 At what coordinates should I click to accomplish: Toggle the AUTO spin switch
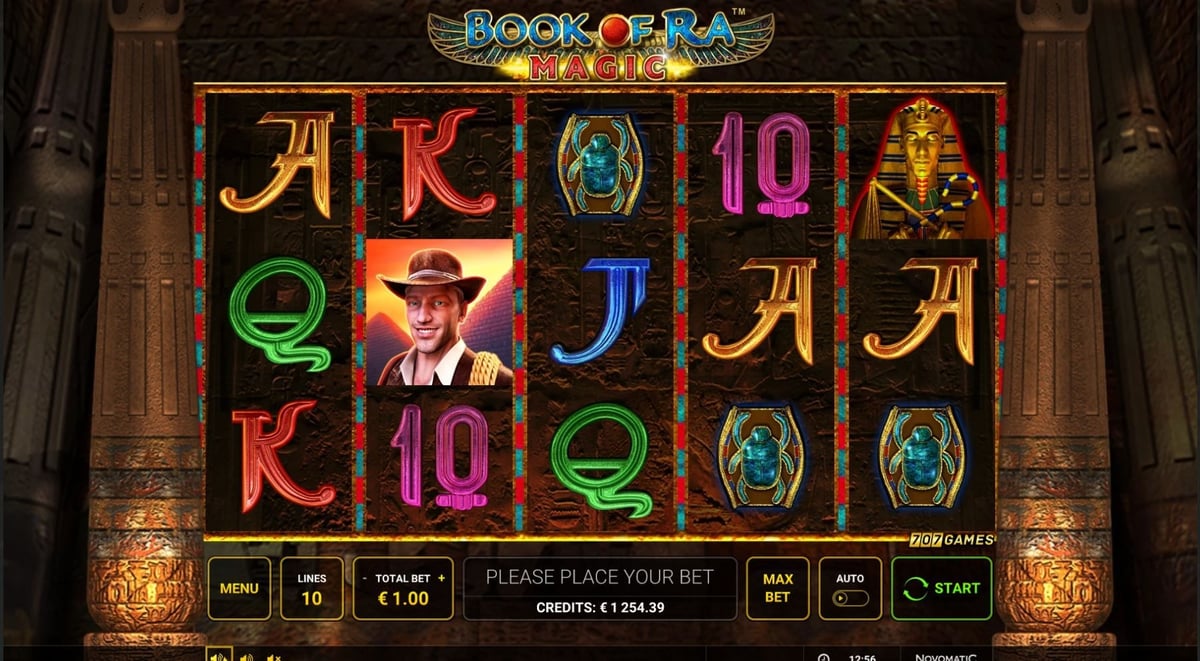click(850, 598)
